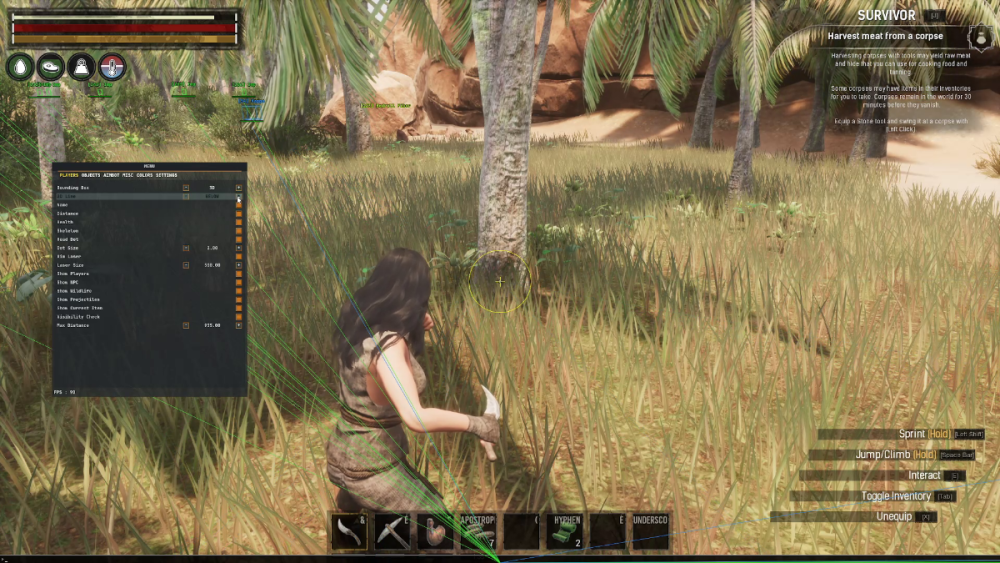Viewport: 1000px width, 563px height.
Task: Toggle the Show Players checkbox in overlay
Action: coord(238,273)
